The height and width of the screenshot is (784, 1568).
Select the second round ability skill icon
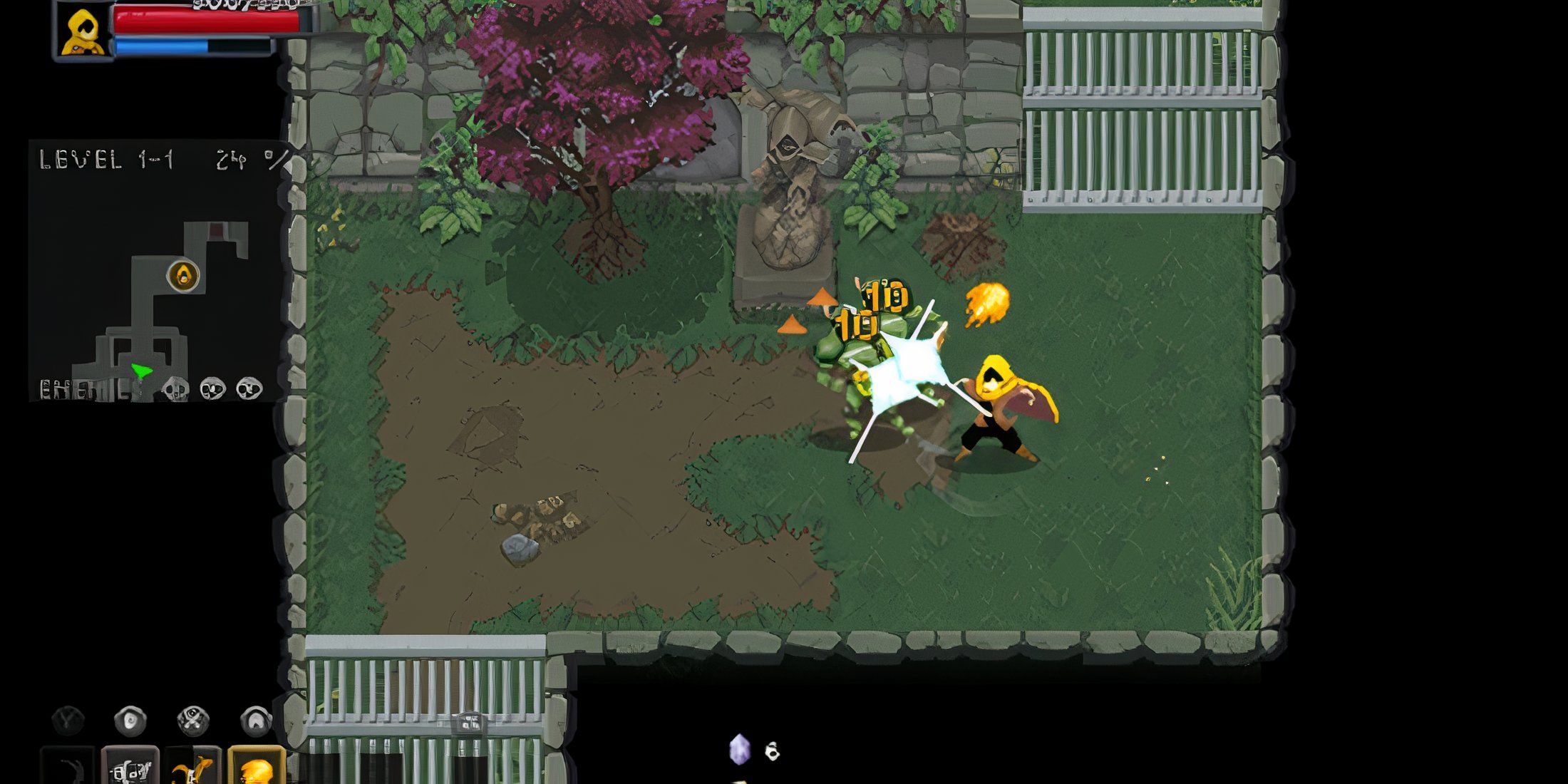point(131,719)
